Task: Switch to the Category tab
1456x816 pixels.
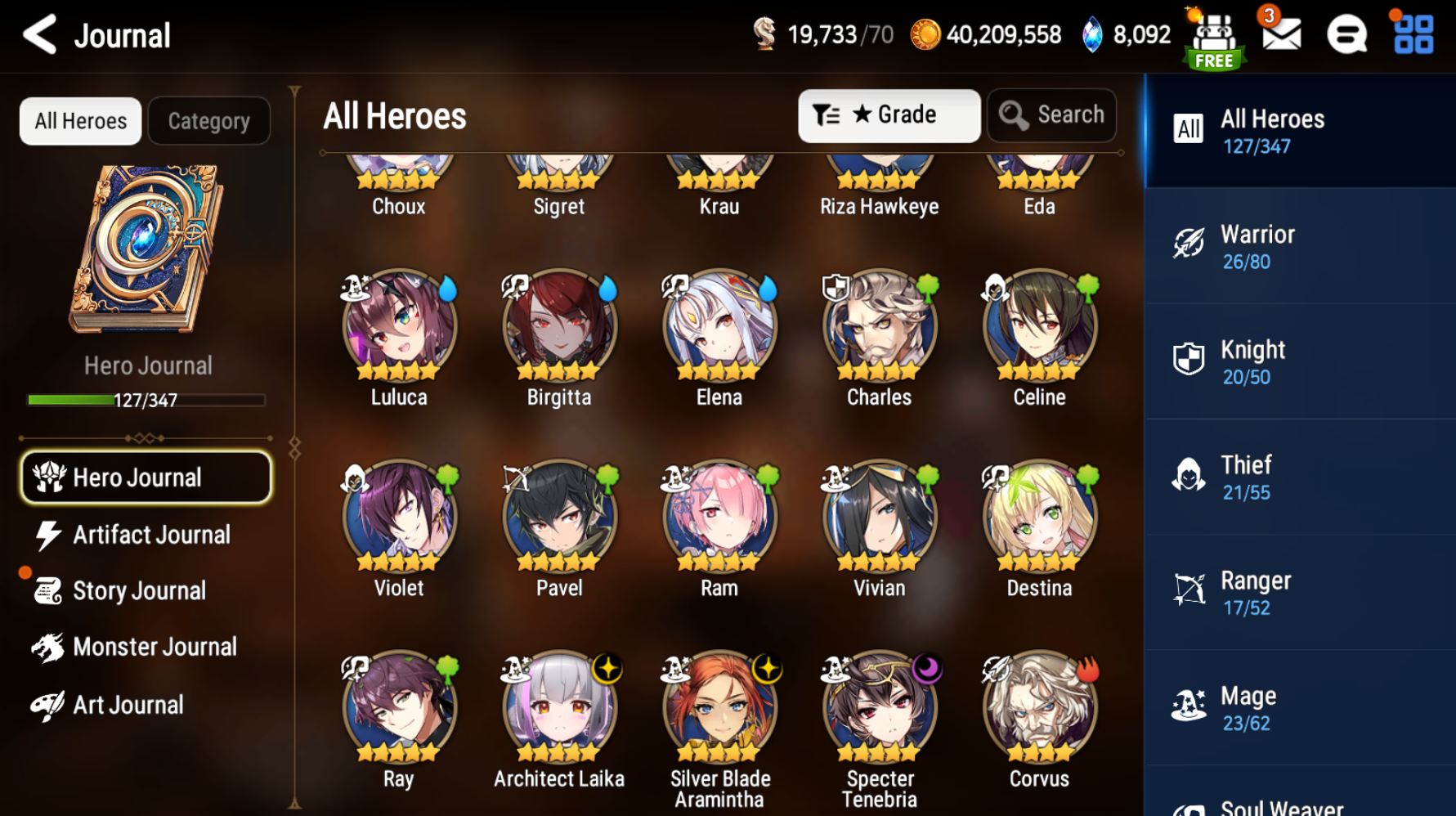Action: pos(208,121)
